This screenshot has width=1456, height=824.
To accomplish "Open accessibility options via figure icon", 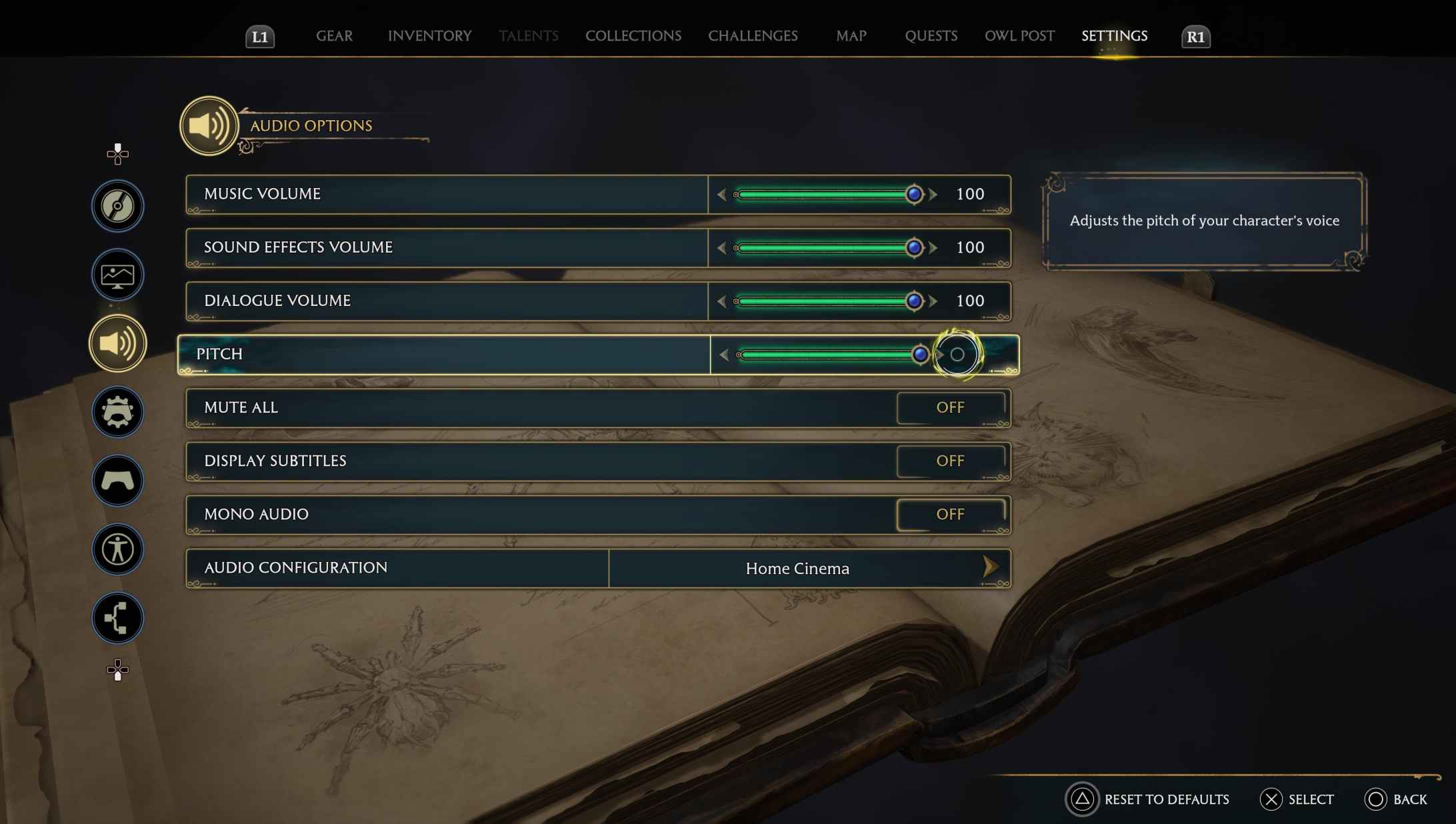I will pyautogui.click(x=117, y=549).
